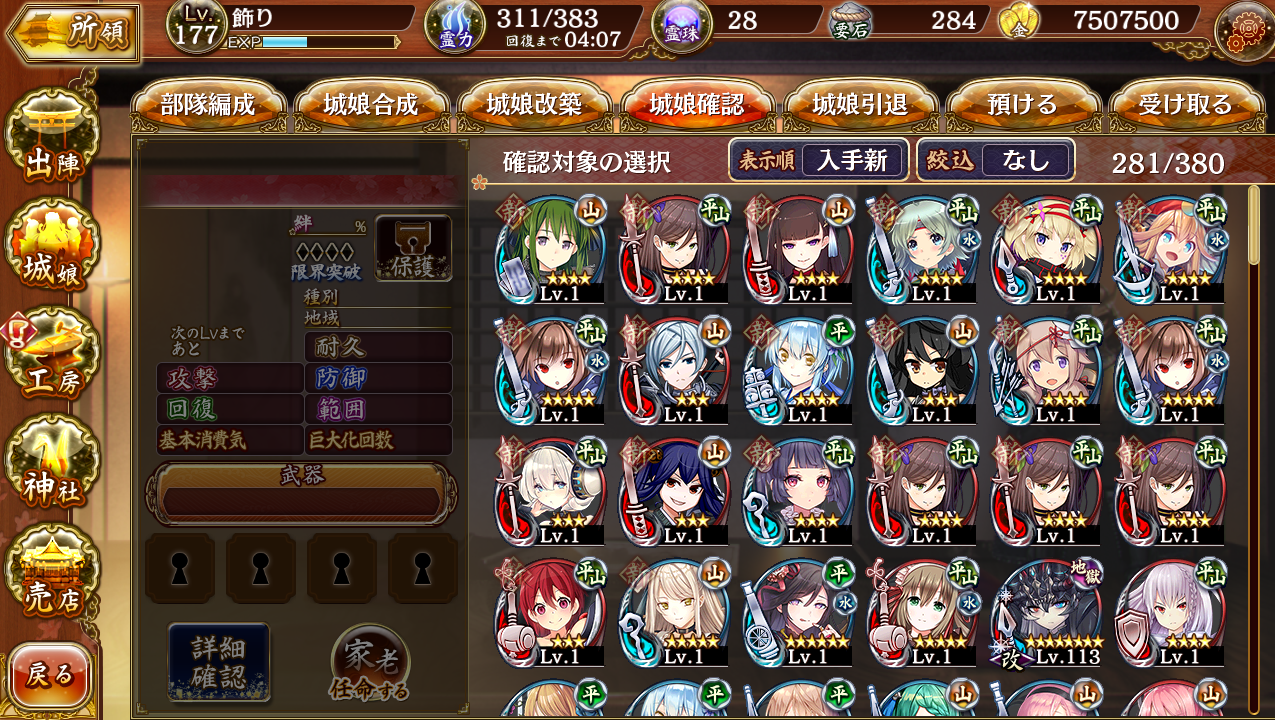
Task: Toggle the 保護 lock button
Action: click(413, 248)
